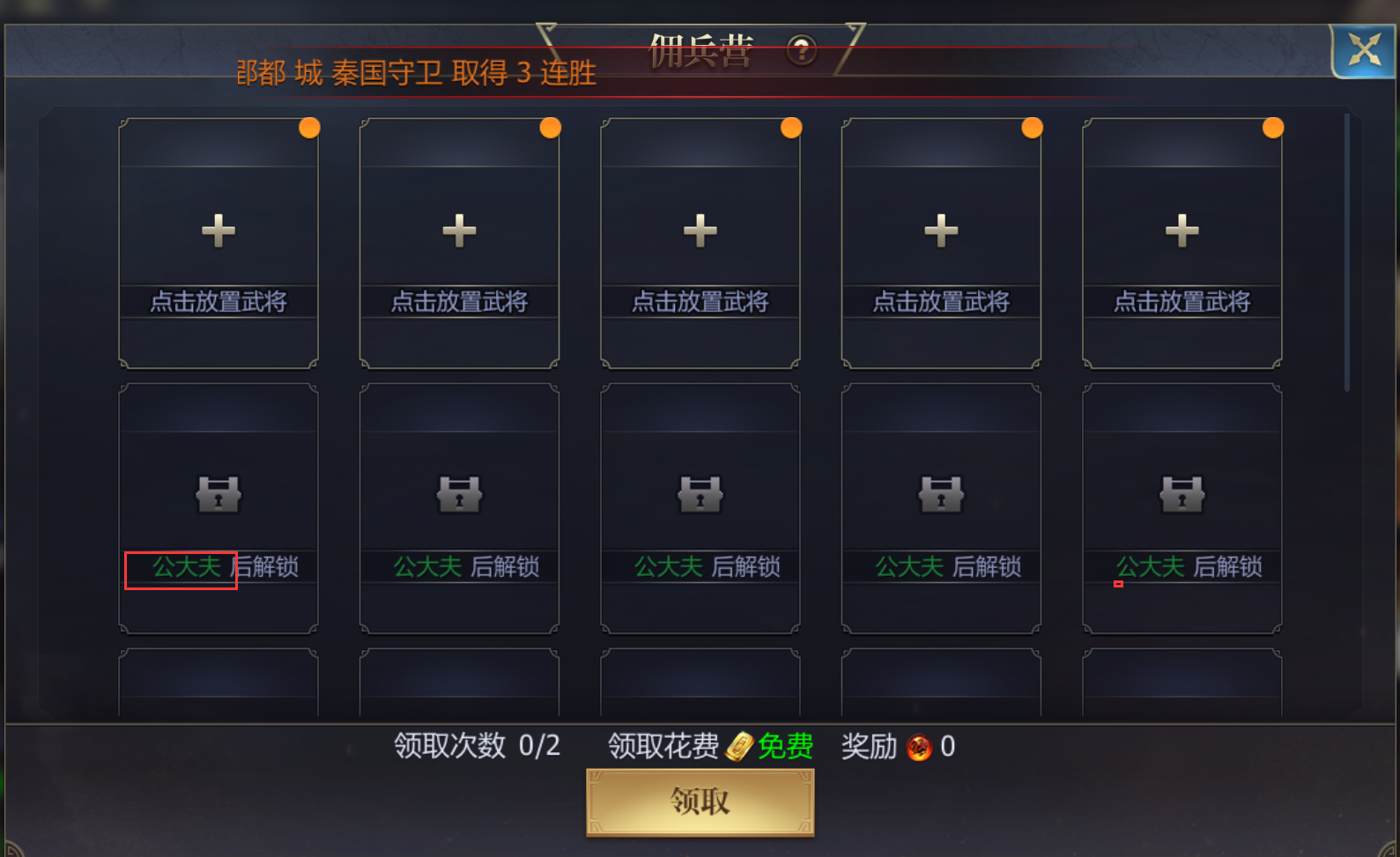This screenshot has height=857, width=1400.
Task: Close the 佣兵营 window
Action: [x=1363, y=50]
